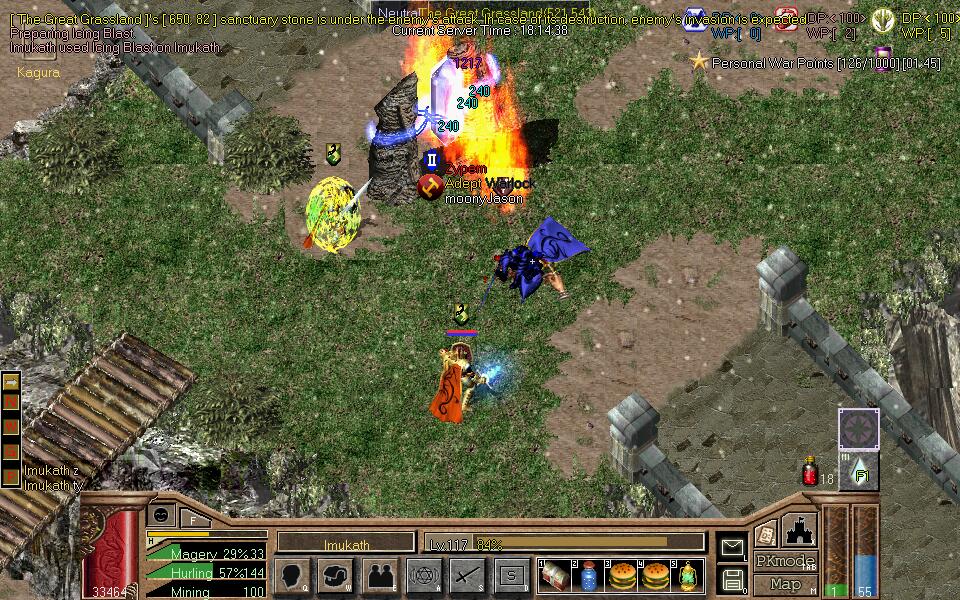Click the square S button
960x600 pixels.
click(512, 576)
